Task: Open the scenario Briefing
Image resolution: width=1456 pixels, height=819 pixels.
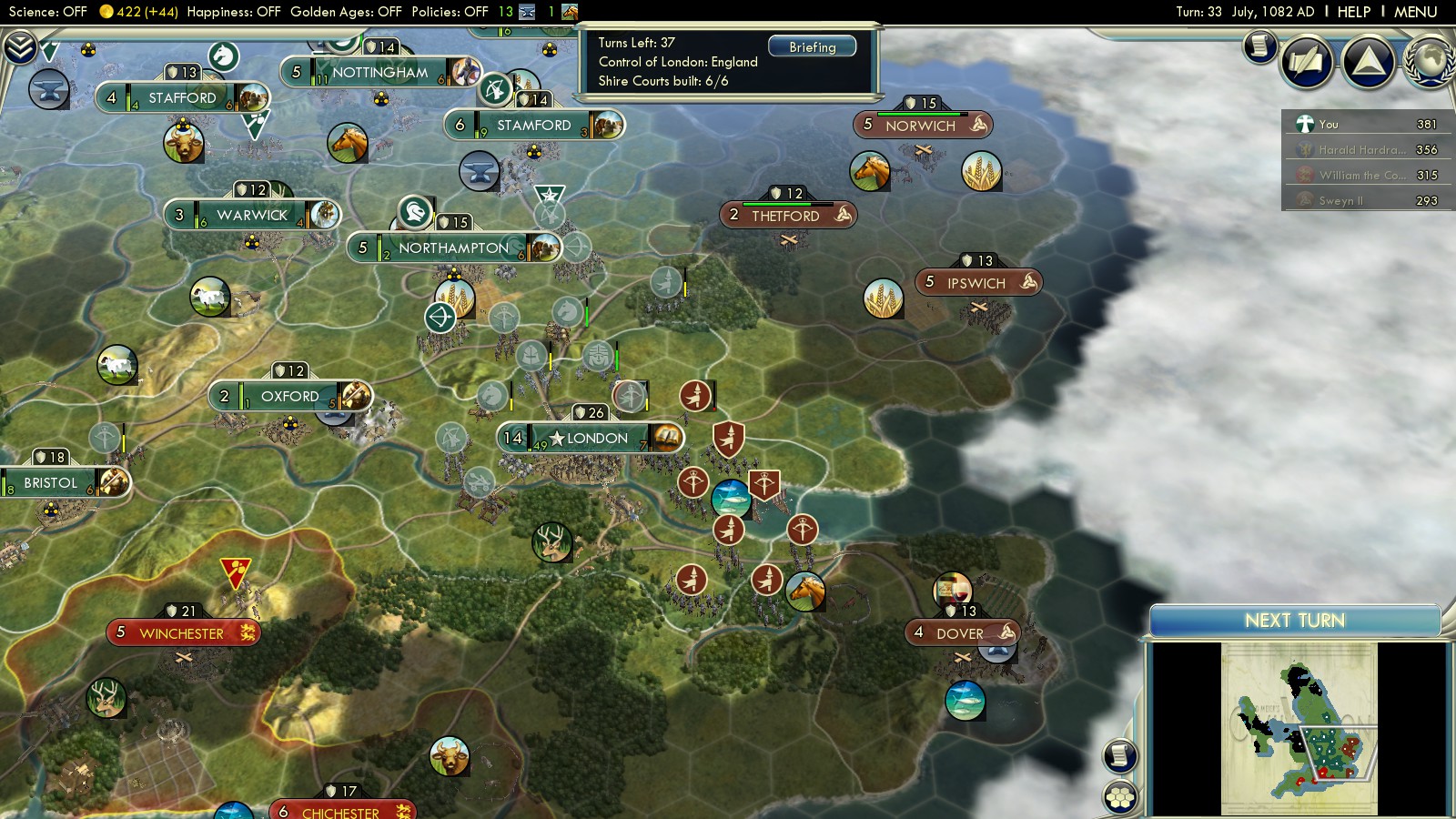Action: click(x=812, y=46)
